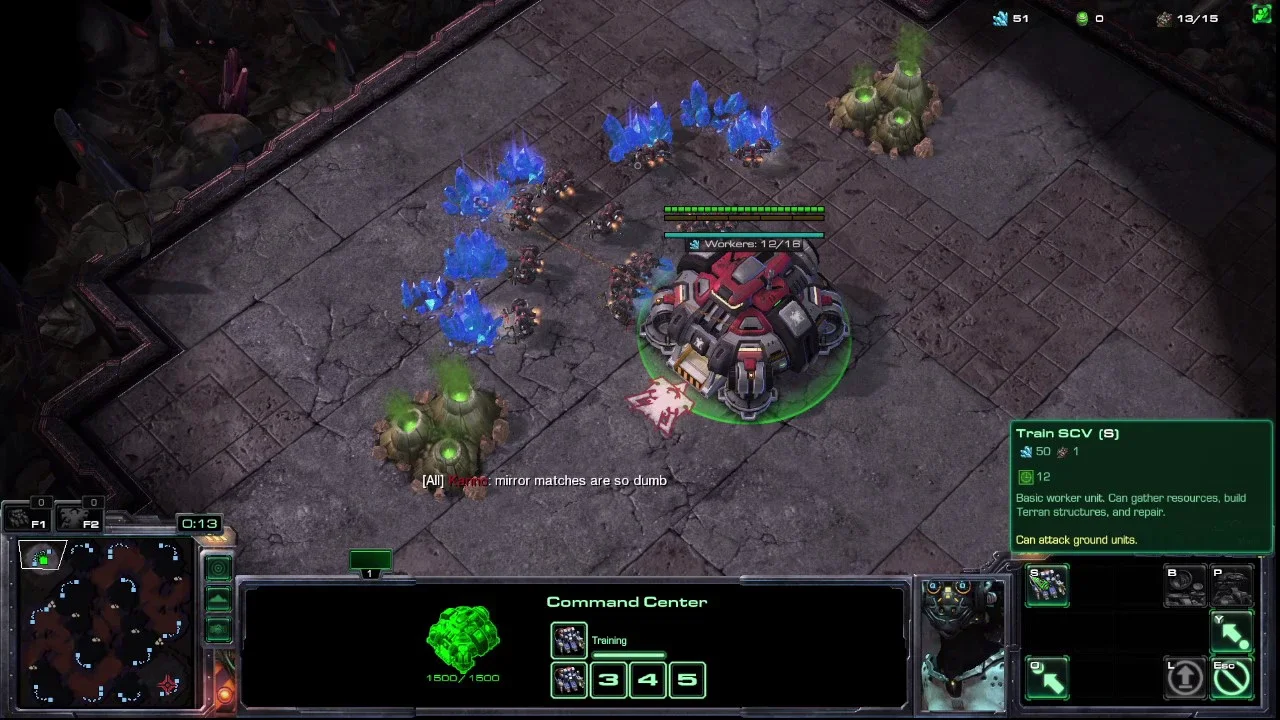Click the Lift Off command icon
This screenshot has width=1280, height=720.
pos(1185,678)
